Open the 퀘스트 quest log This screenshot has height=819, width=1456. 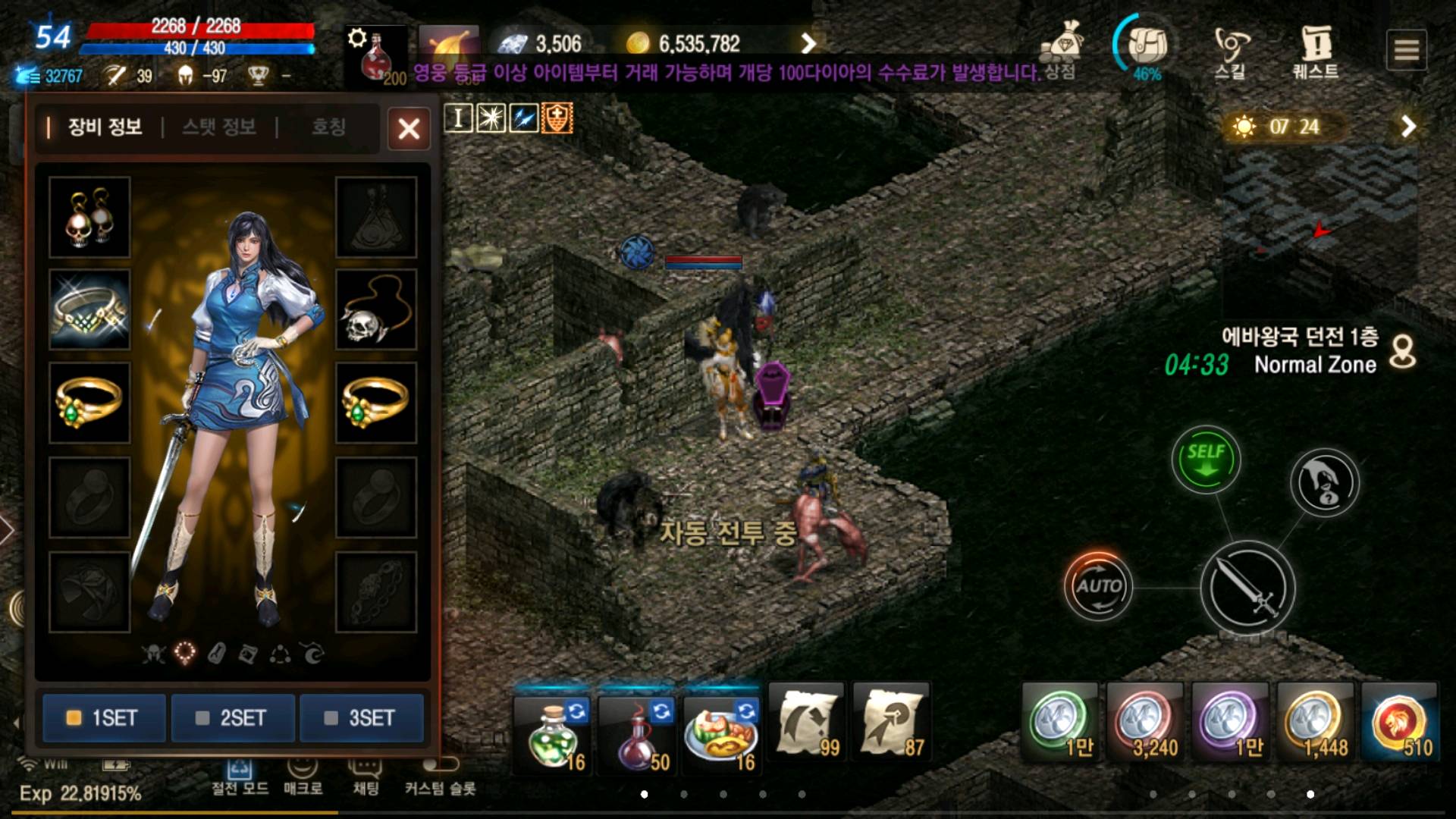(1316, 52)
